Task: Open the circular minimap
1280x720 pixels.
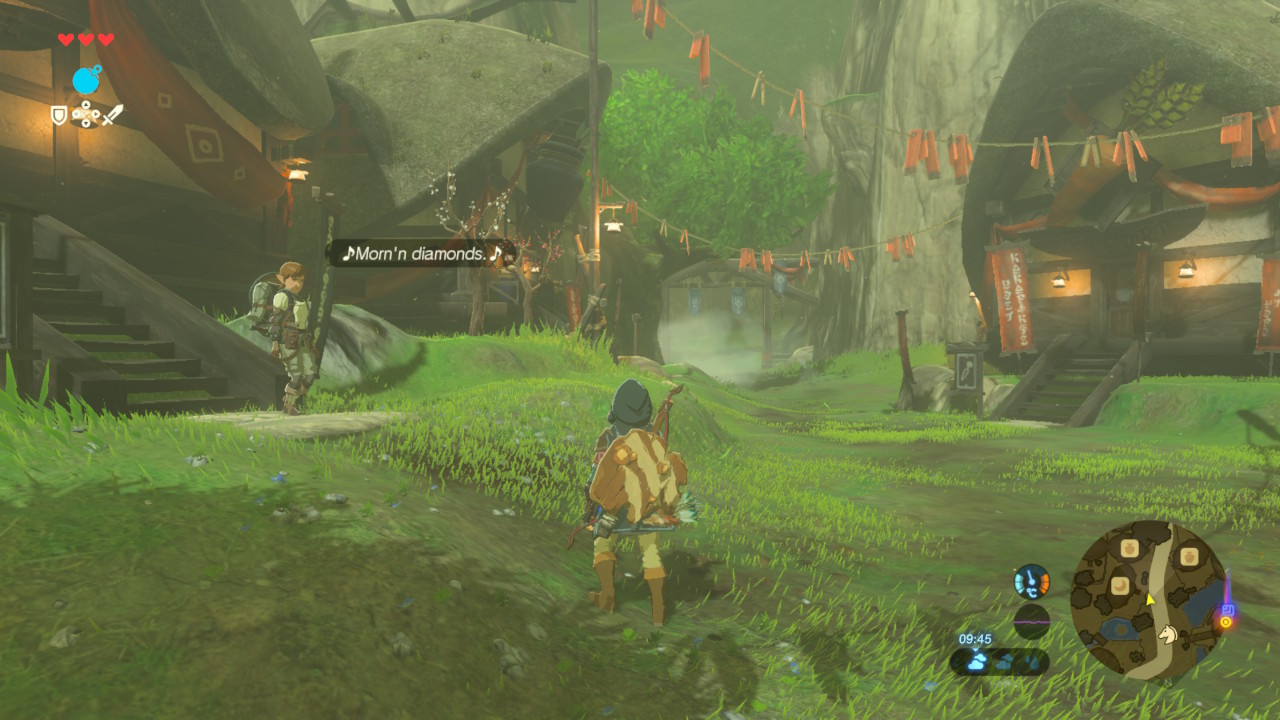Action: pos(1149,600)
